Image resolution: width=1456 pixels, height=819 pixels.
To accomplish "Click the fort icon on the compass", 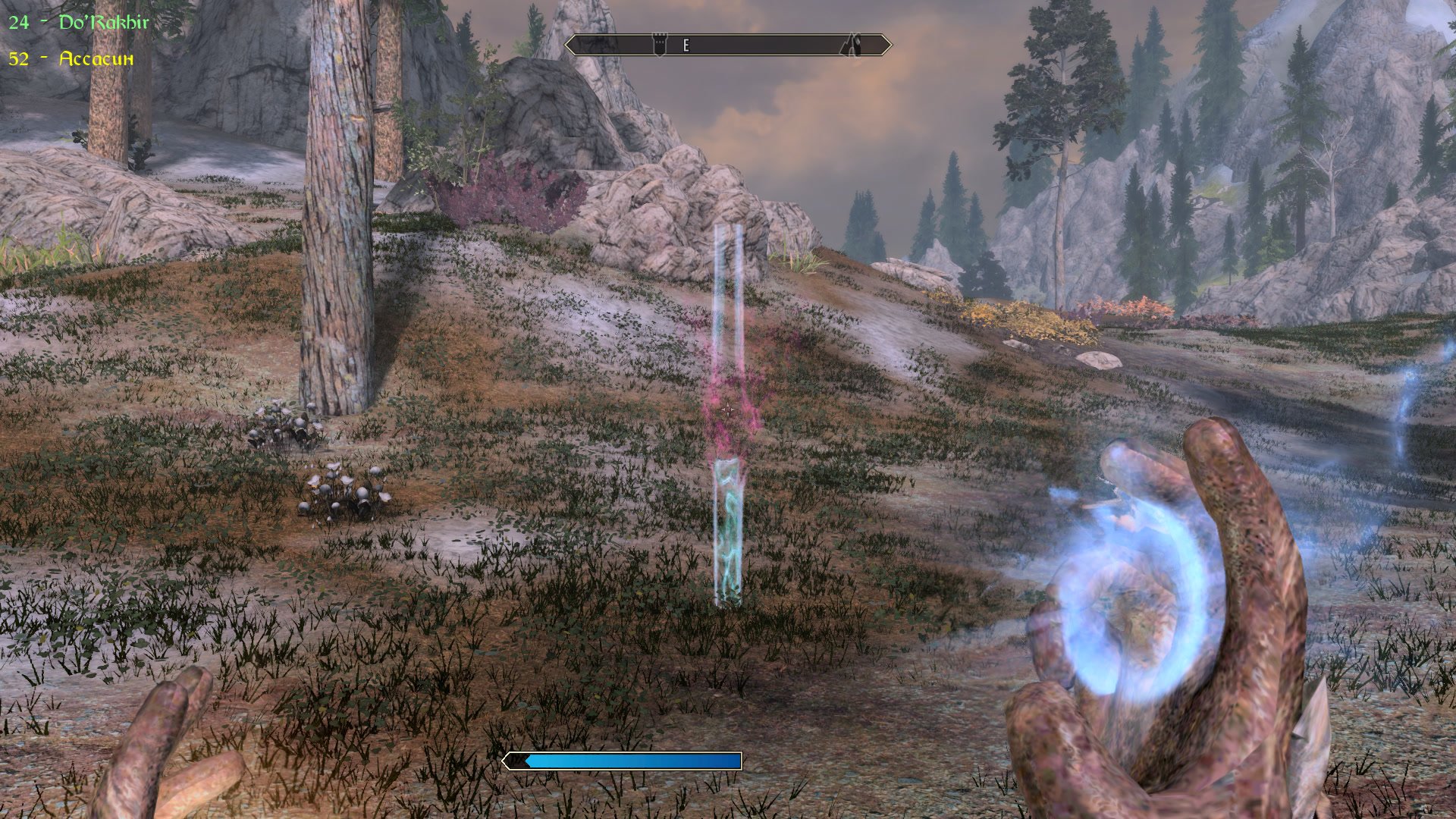I will (660, 44).
